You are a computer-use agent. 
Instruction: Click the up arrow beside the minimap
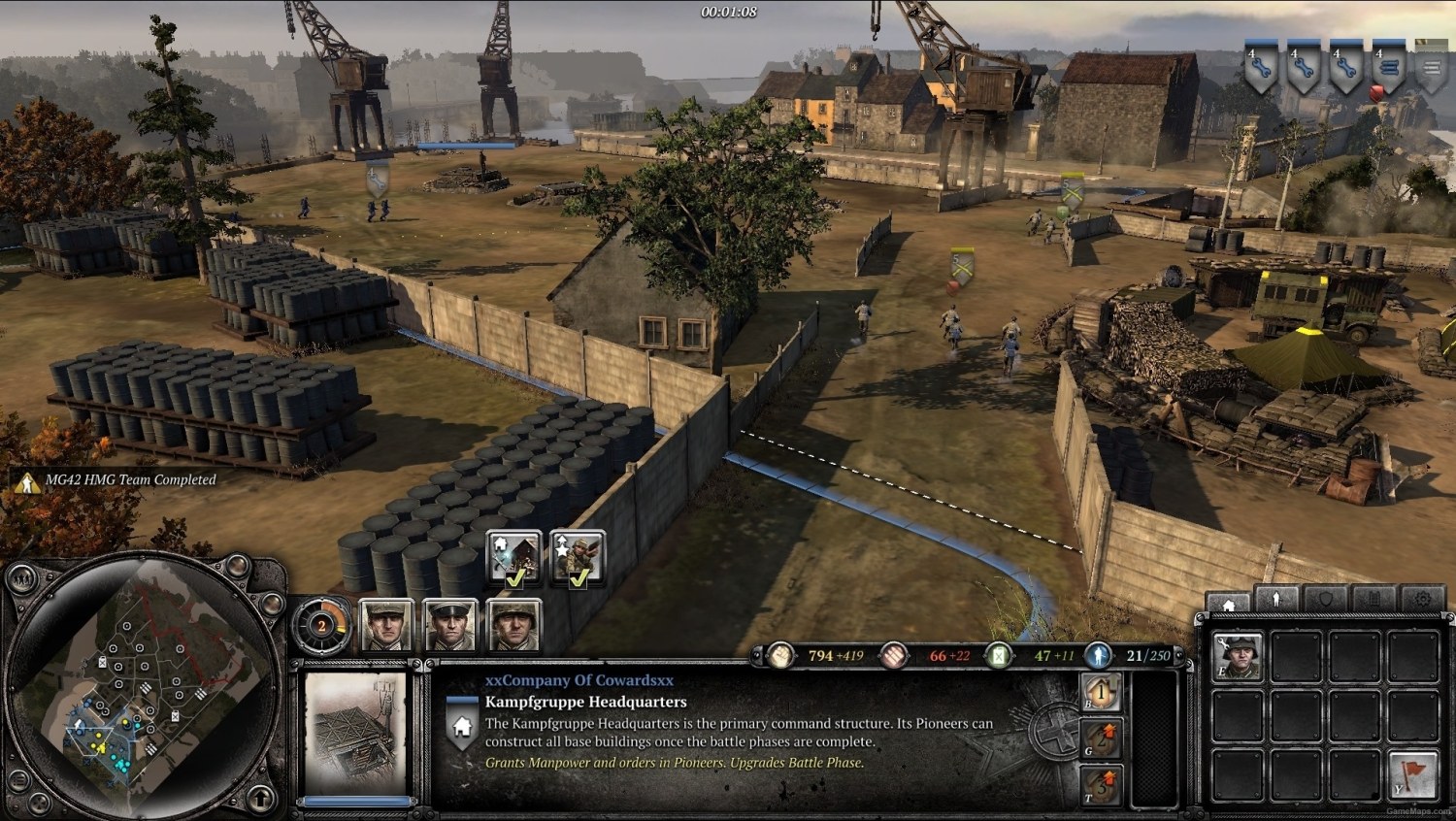(x=260, y=798)
